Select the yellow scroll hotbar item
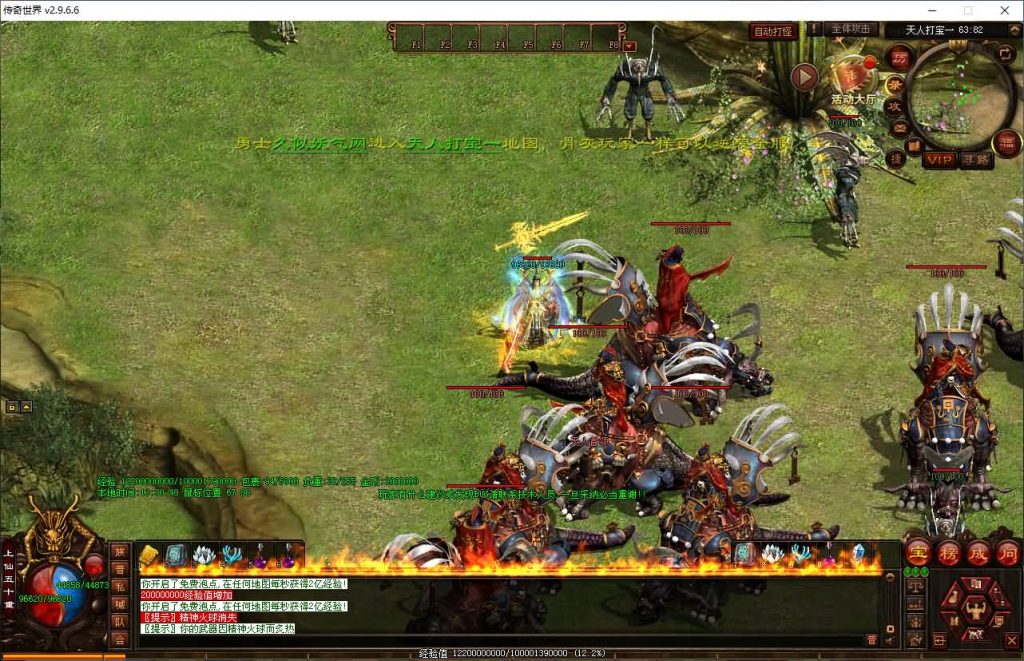The width and height of the screenshot is (1024, 661). coord(150,555)
